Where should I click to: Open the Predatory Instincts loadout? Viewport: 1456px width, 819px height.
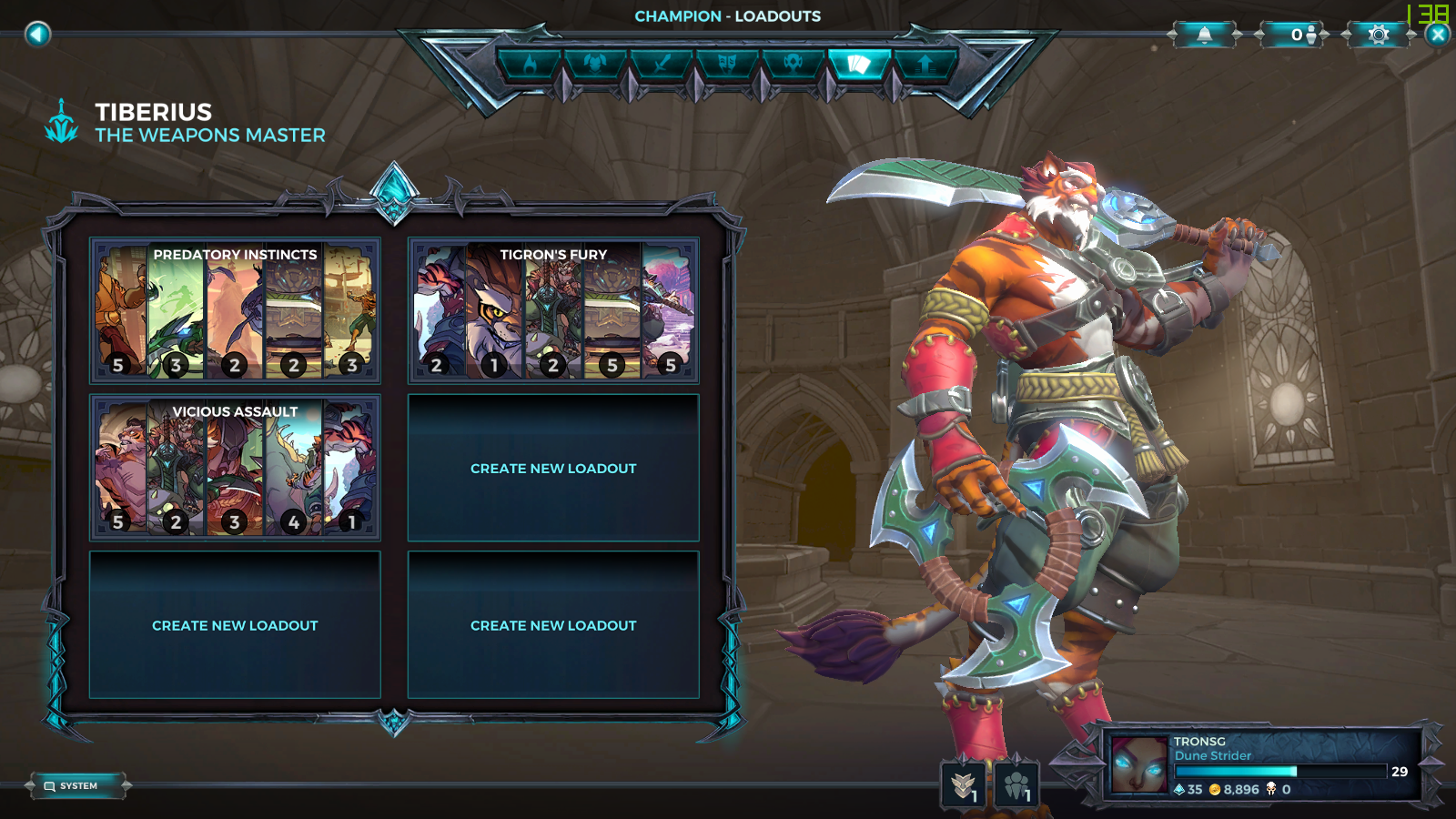pos(235,310)
